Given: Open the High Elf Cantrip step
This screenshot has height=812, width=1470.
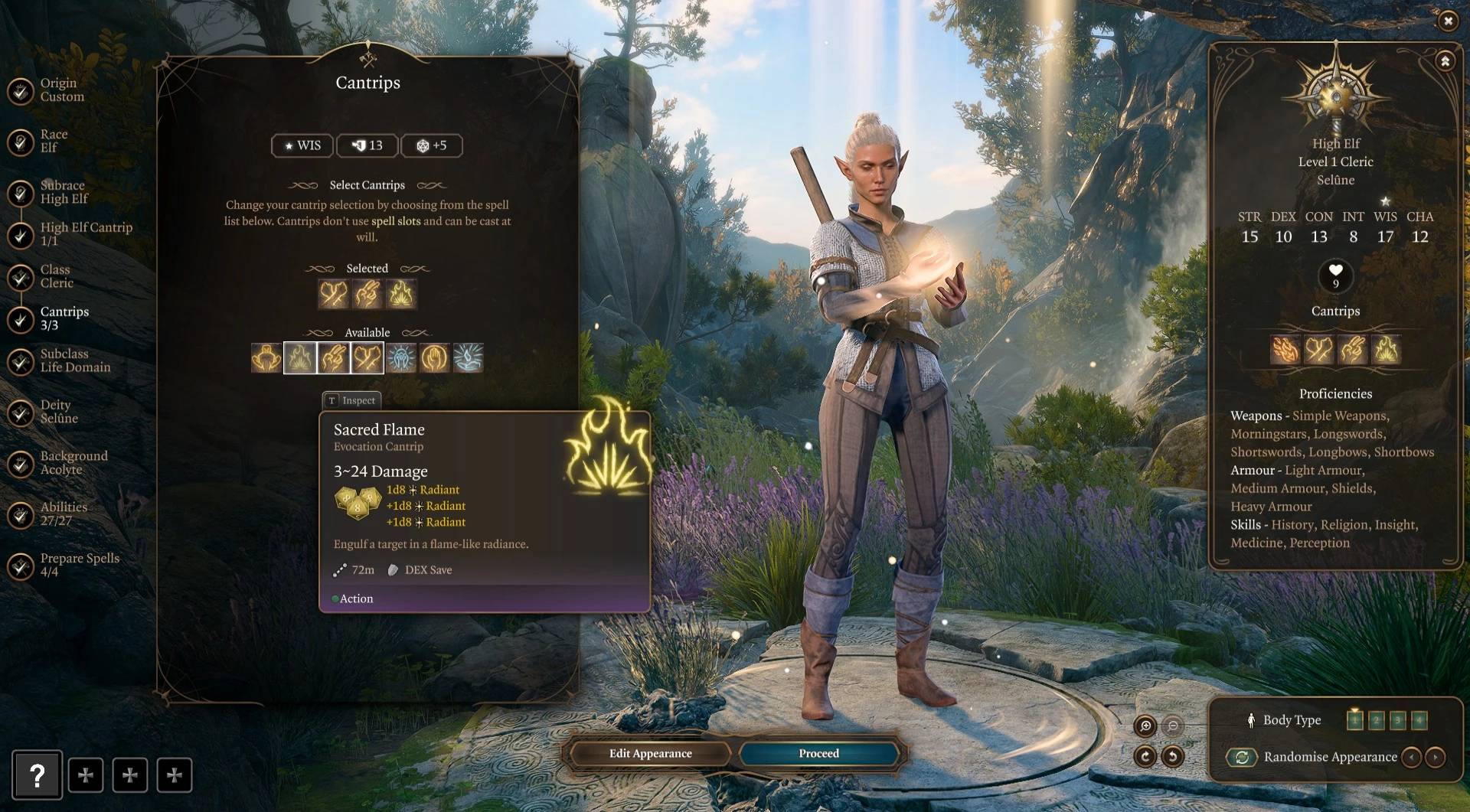Looking at the screenshot, I should pyautogui.click(x=86, y=234).
